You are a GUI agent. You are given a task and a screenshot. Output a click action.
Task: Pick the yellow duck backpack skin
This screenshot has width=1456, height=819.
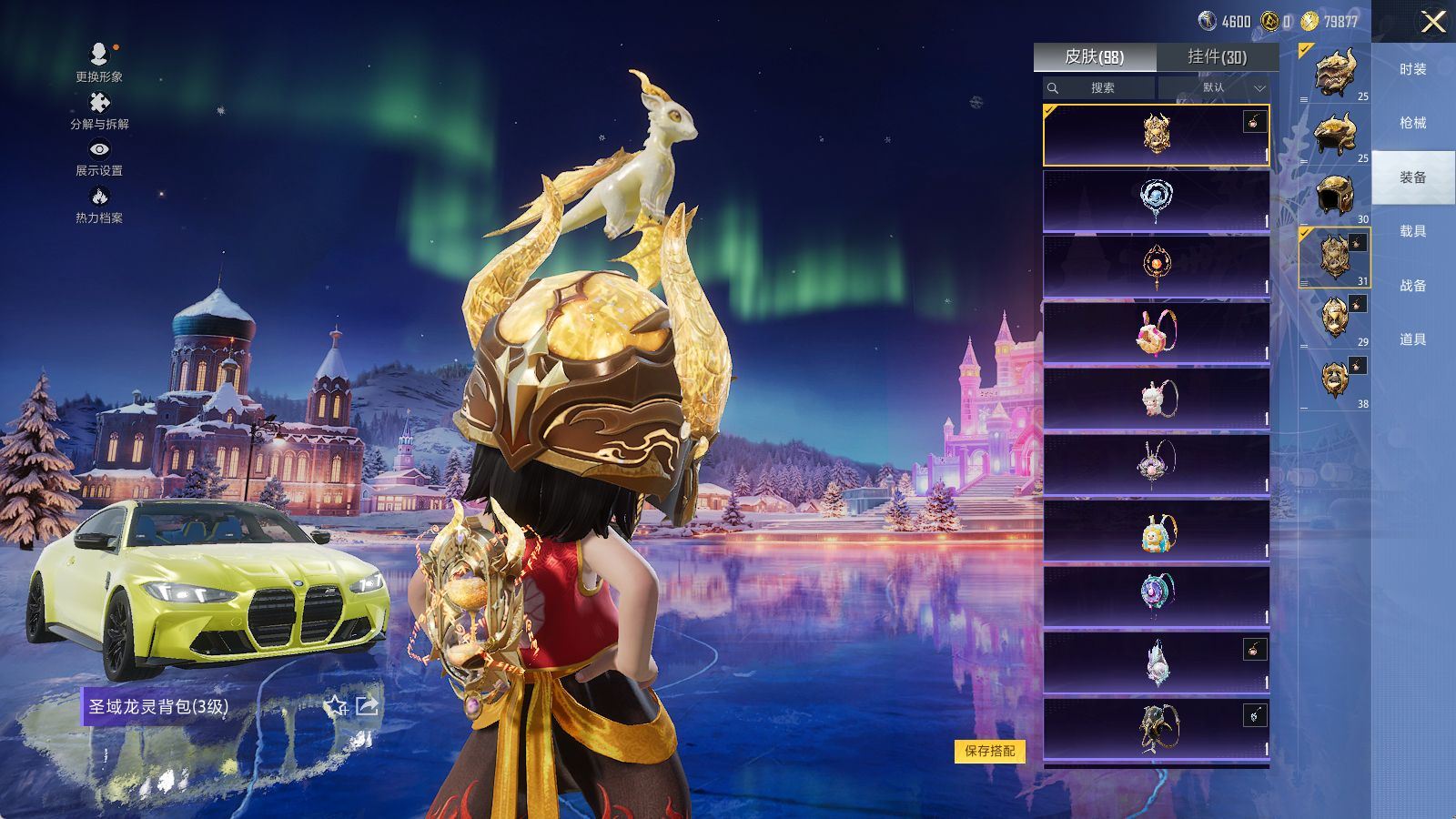(1156, 531)
